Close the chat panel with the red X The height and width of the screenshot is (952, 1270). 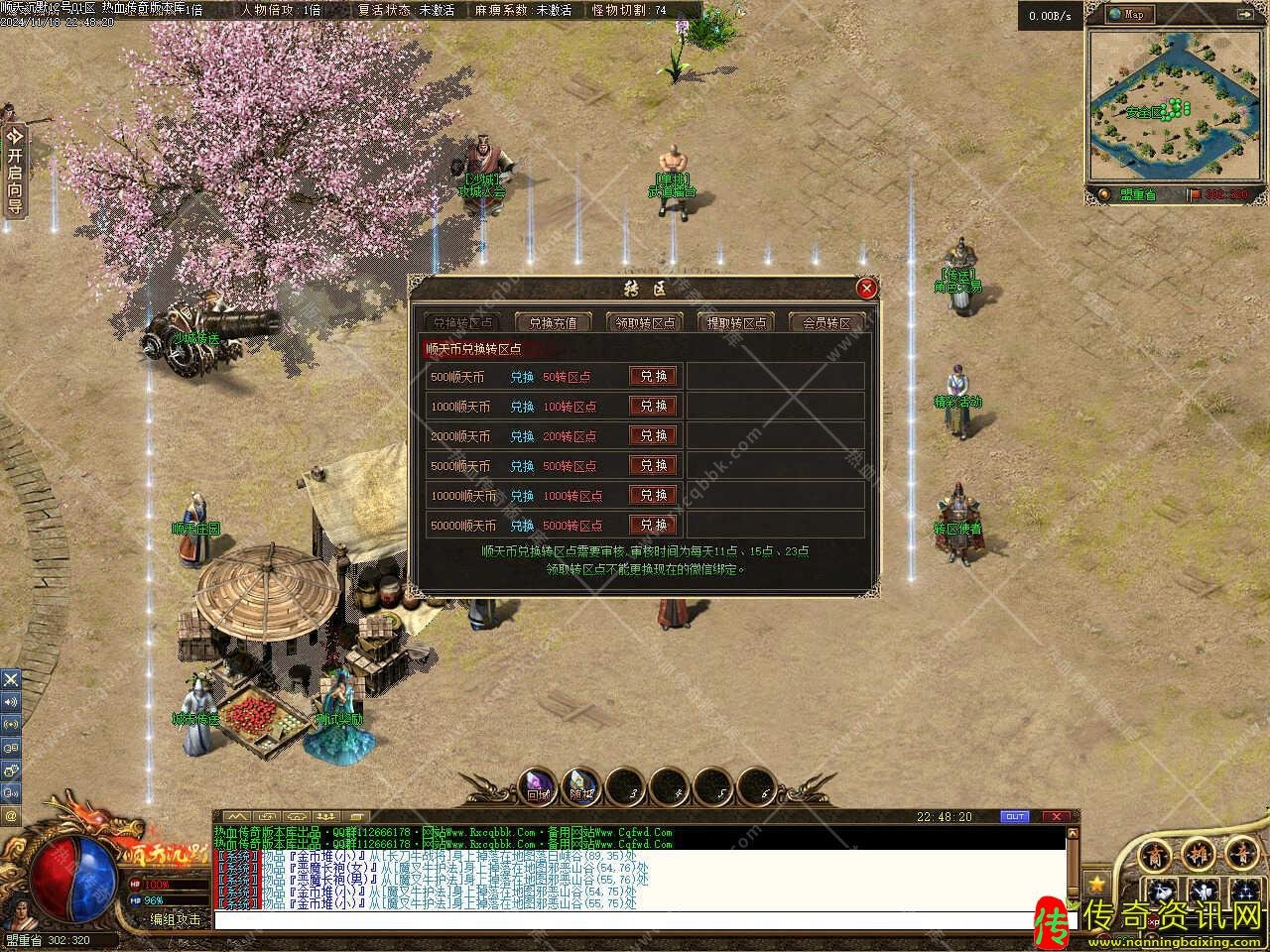(x=1058, y=816)
